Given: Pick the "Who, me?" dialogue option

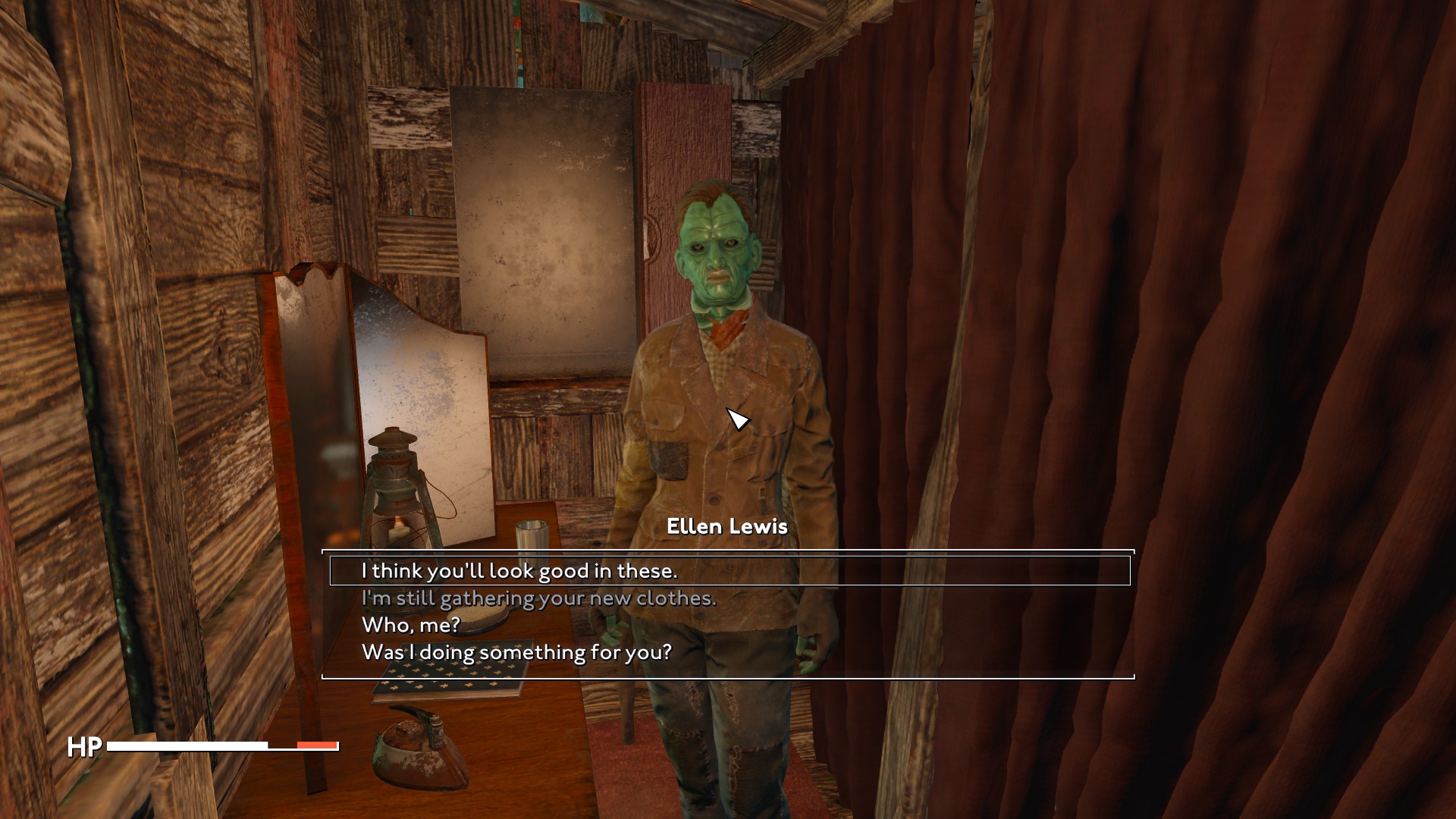Looking at the screenshot, I should pos(411,625).
